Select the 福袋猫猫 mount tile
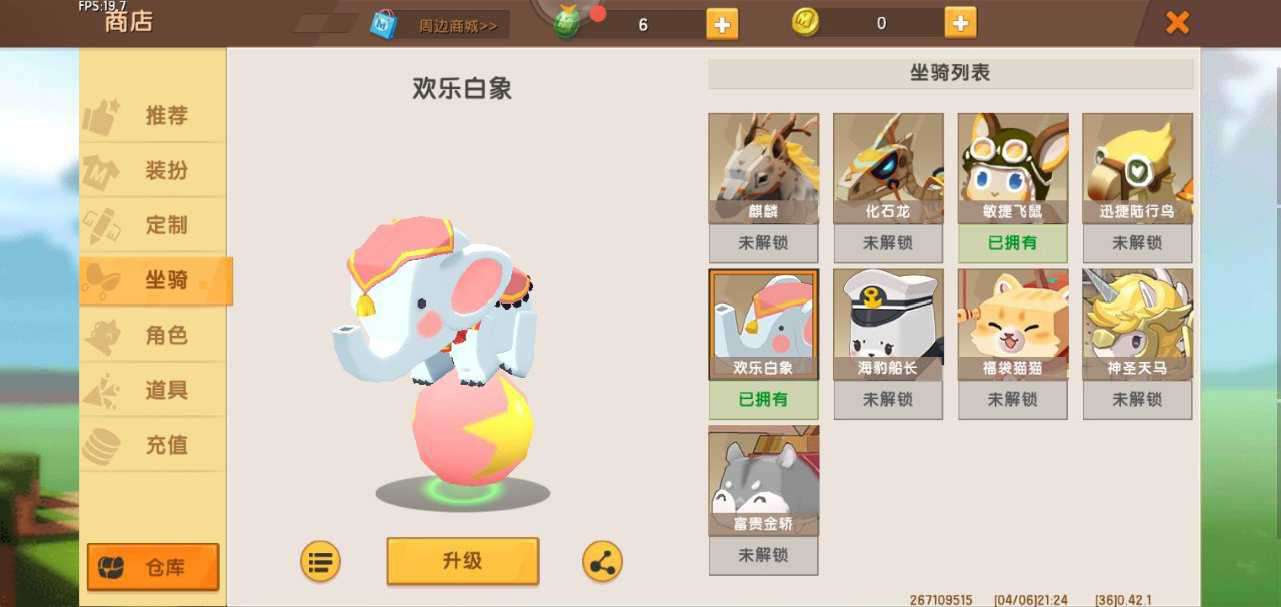The image size is (1281, 607). [1012, 324]
